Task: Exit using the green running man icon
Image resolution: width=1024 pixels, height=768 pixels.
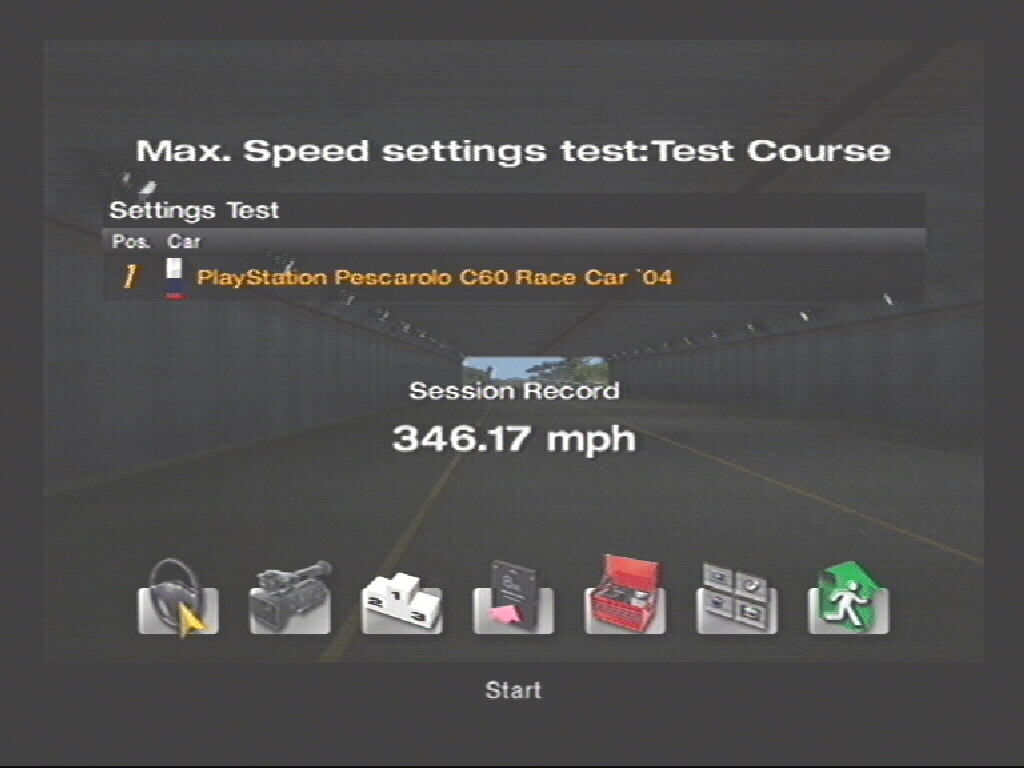Action: (848, 597)
